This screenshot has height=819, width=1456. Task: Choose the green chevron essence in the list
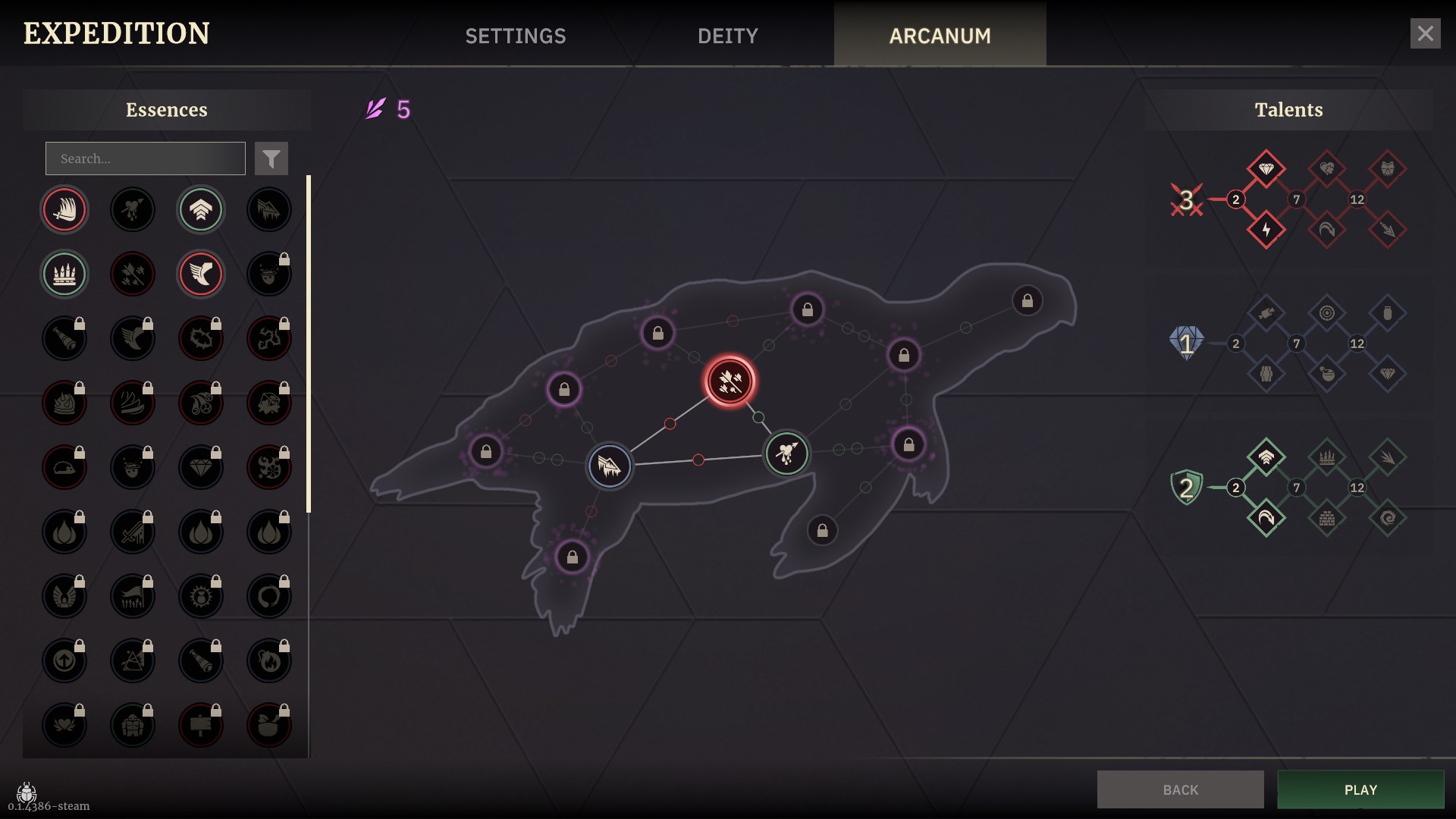tap(201, 209)
